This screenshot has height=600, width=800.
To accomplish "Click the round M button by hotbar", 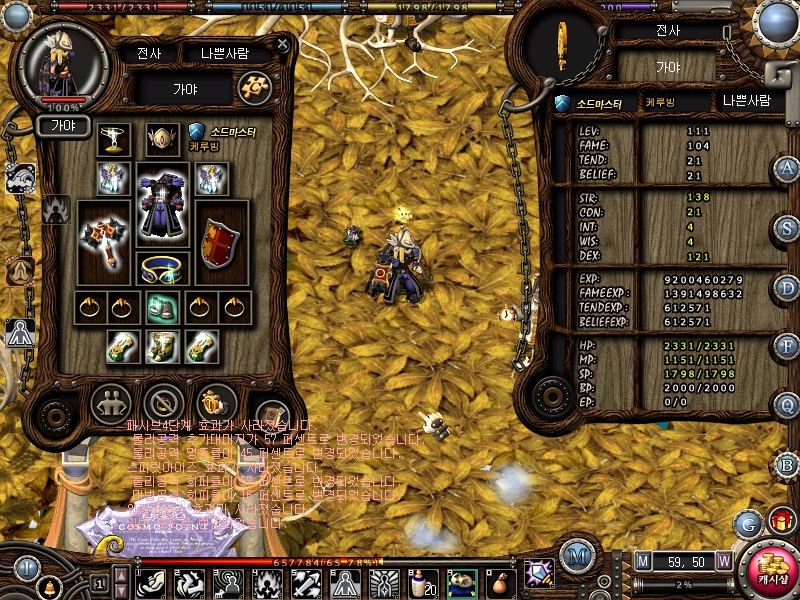I will (574, 555).
